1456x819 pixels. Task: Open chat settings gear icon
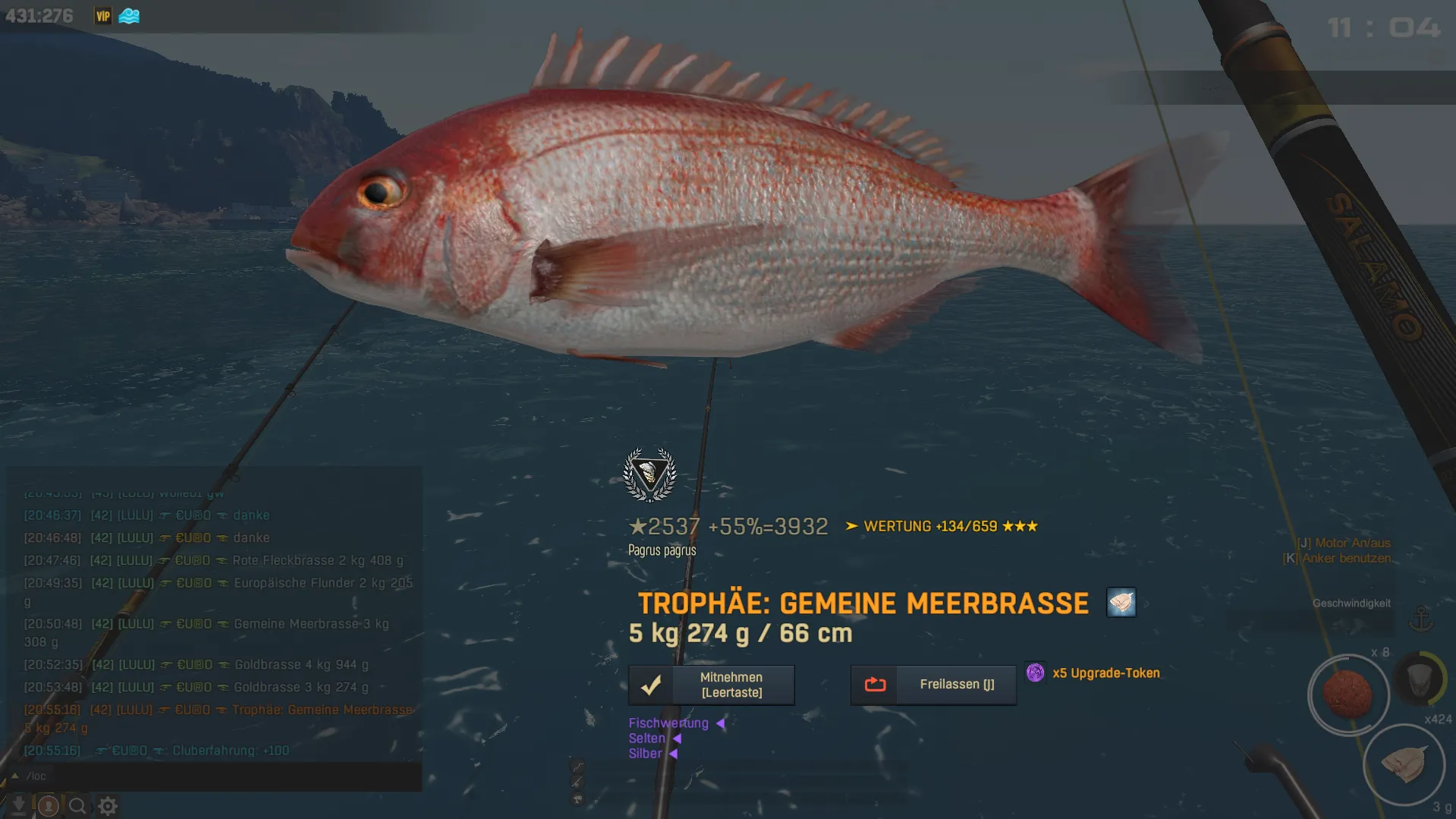(x=108, y=805)
